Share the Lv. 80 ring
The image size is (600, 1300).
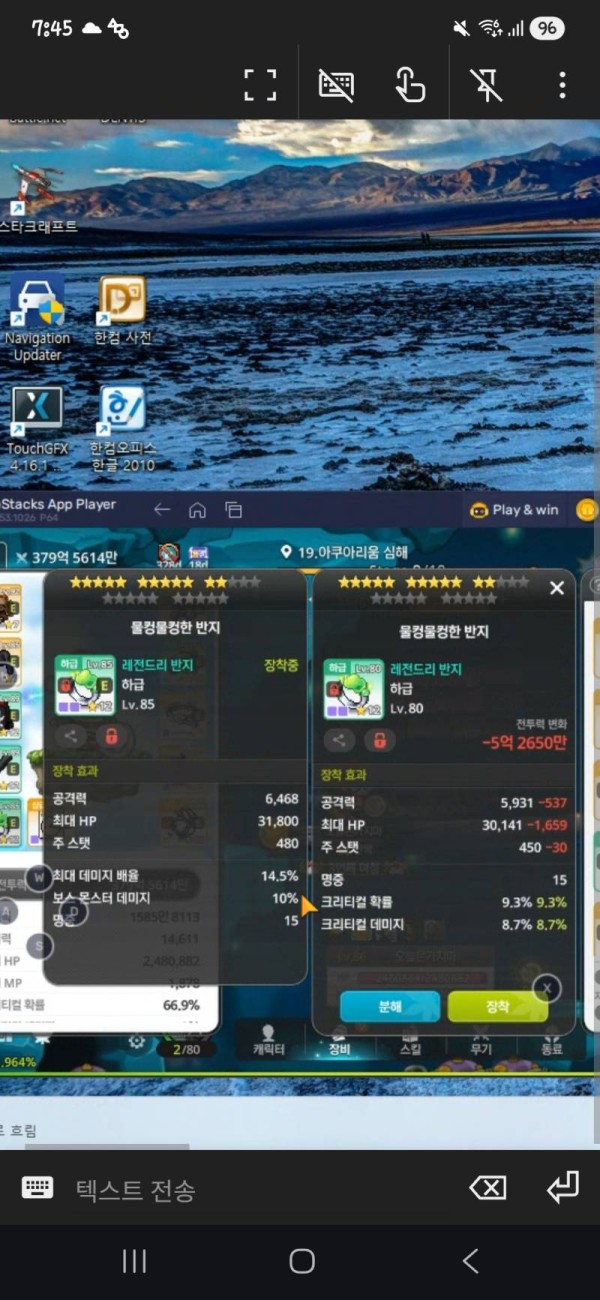coord(340,740)
